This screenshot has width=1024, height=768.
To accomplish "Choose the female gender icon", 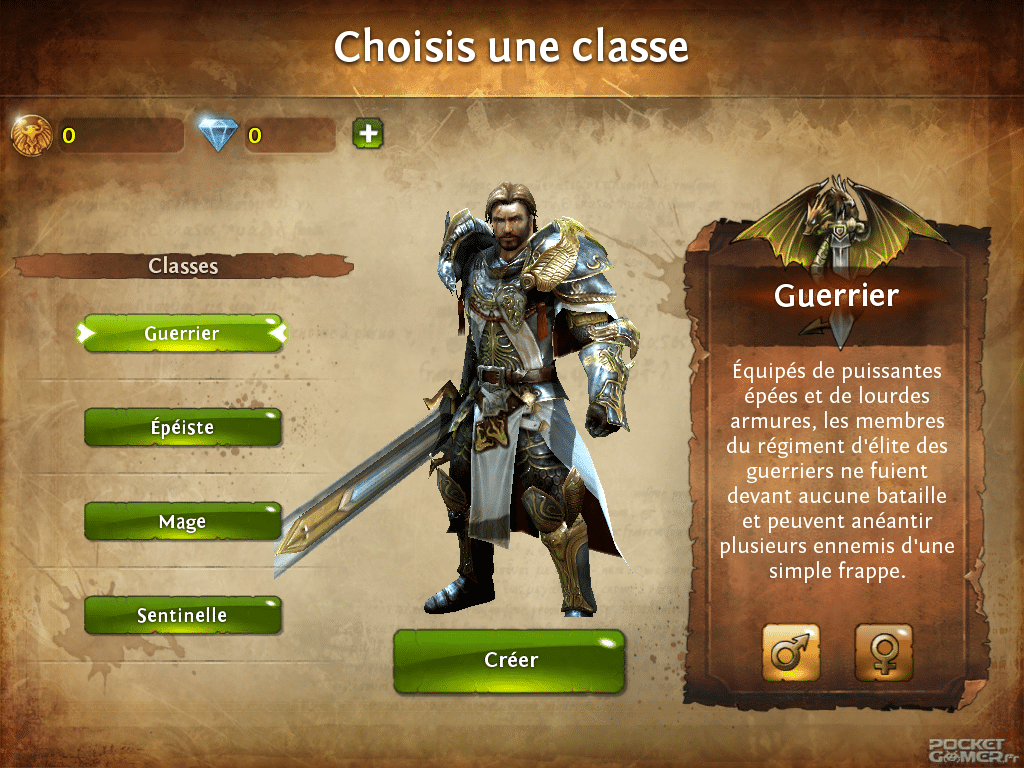I will 884,652.
